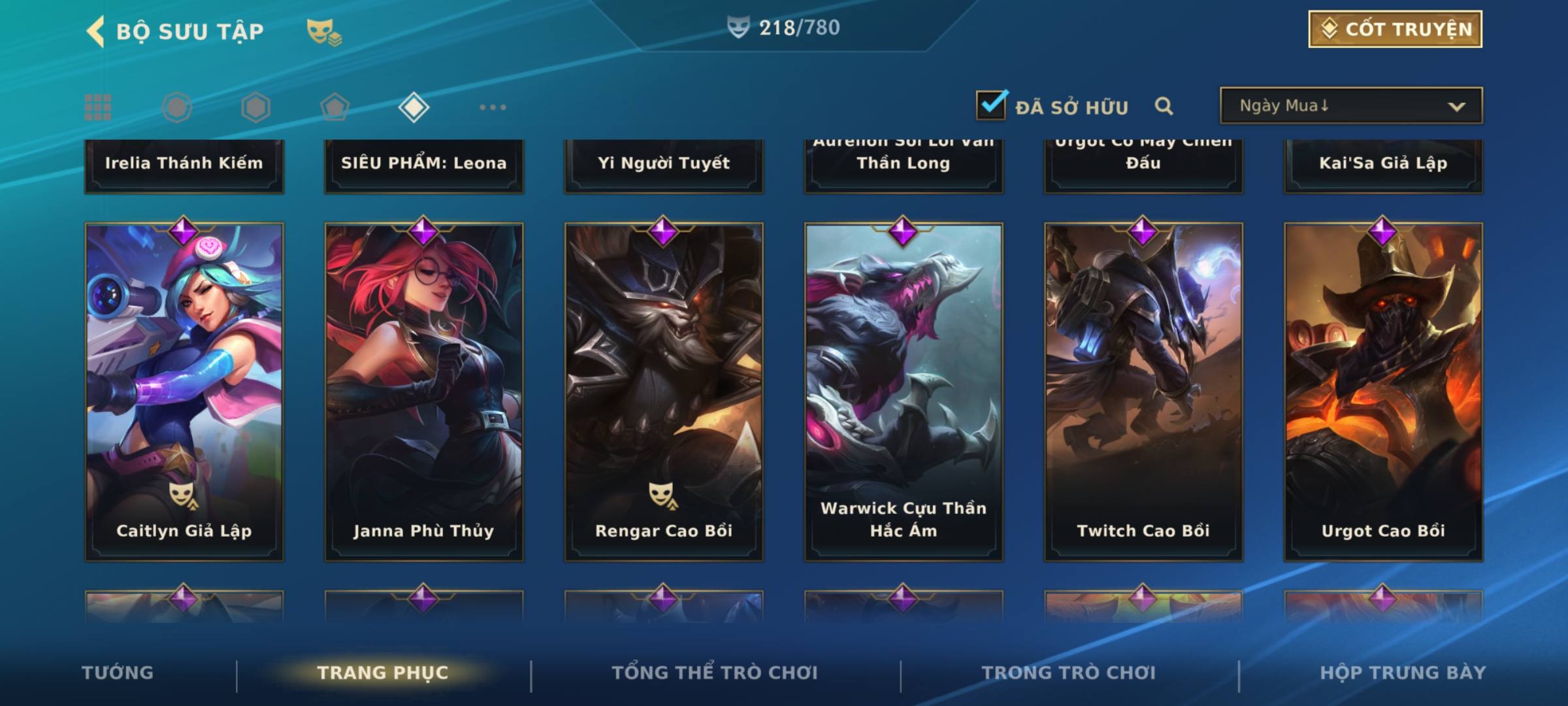
Task: Choose the diamond rarity filter
Action: (x=414, y=107)
